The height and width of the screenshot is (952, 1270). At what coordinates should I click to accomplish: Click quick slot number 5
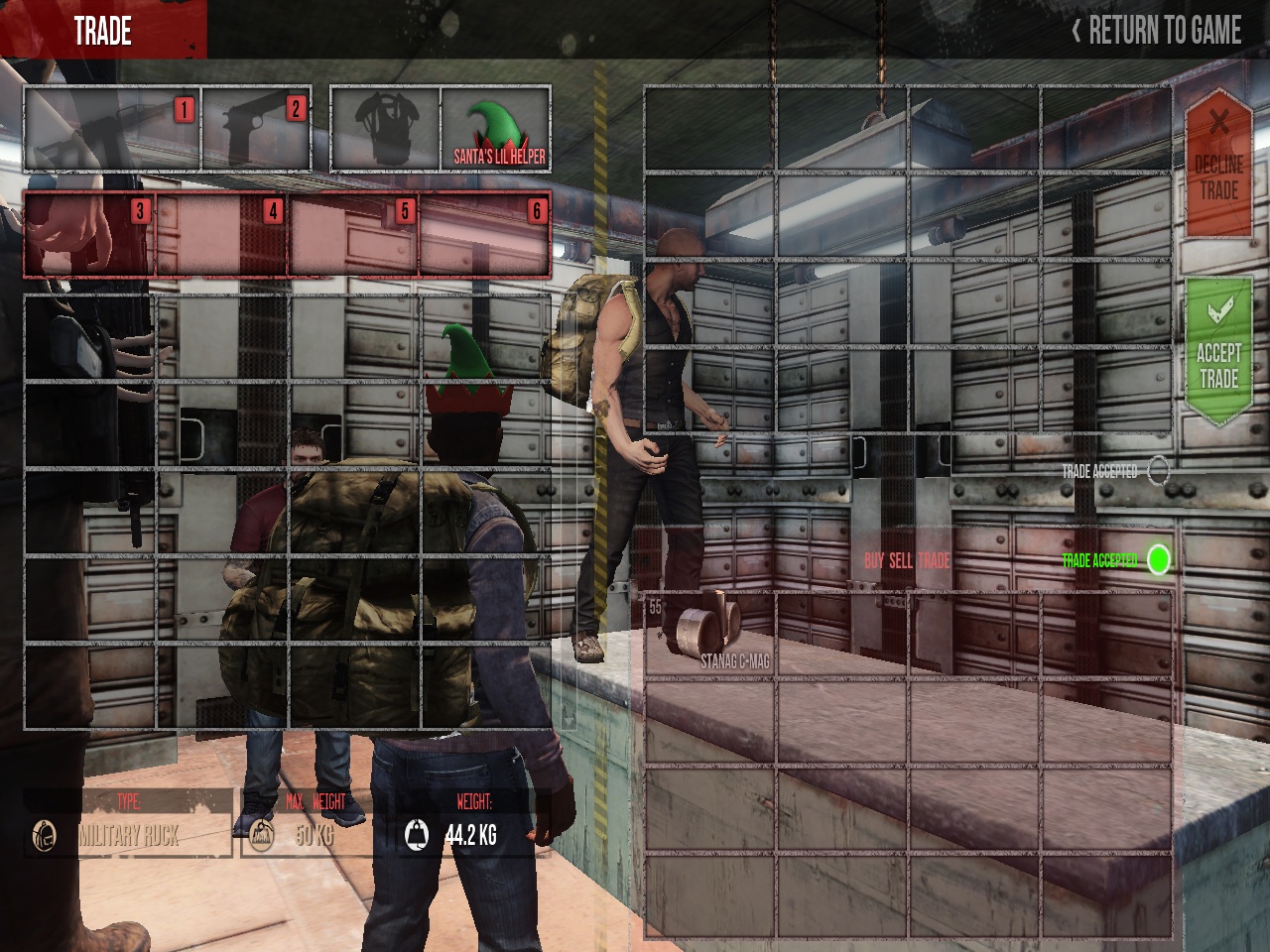(353, 234)
